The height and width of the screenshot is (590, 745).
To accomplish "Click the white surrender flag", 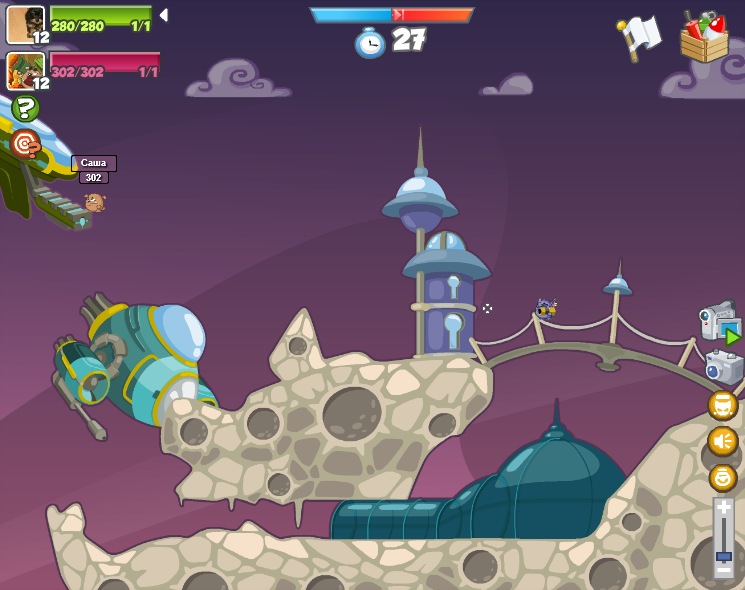I will tap(640, 37).
